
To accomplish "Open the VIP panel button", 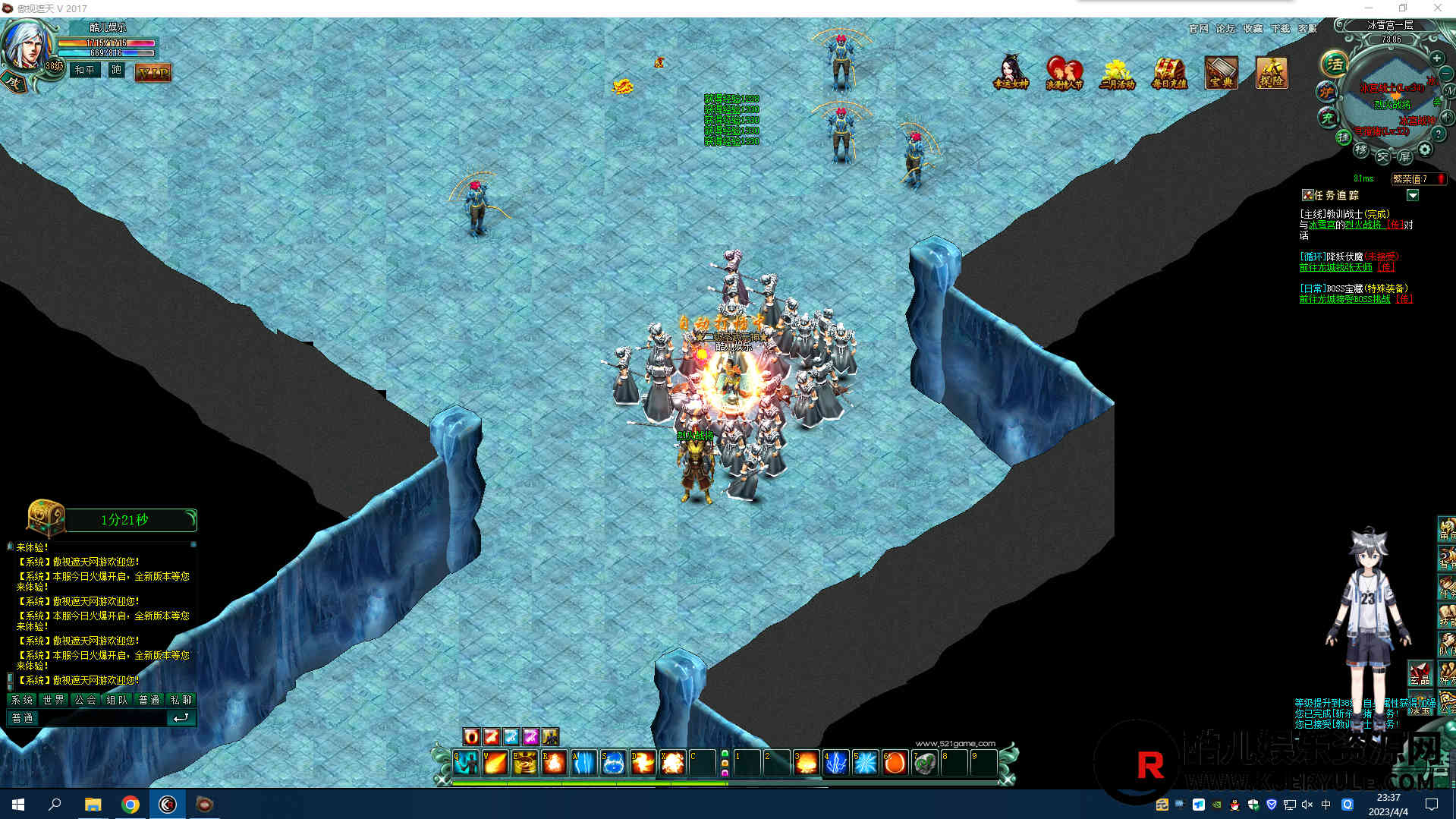I will coord(153,73).
